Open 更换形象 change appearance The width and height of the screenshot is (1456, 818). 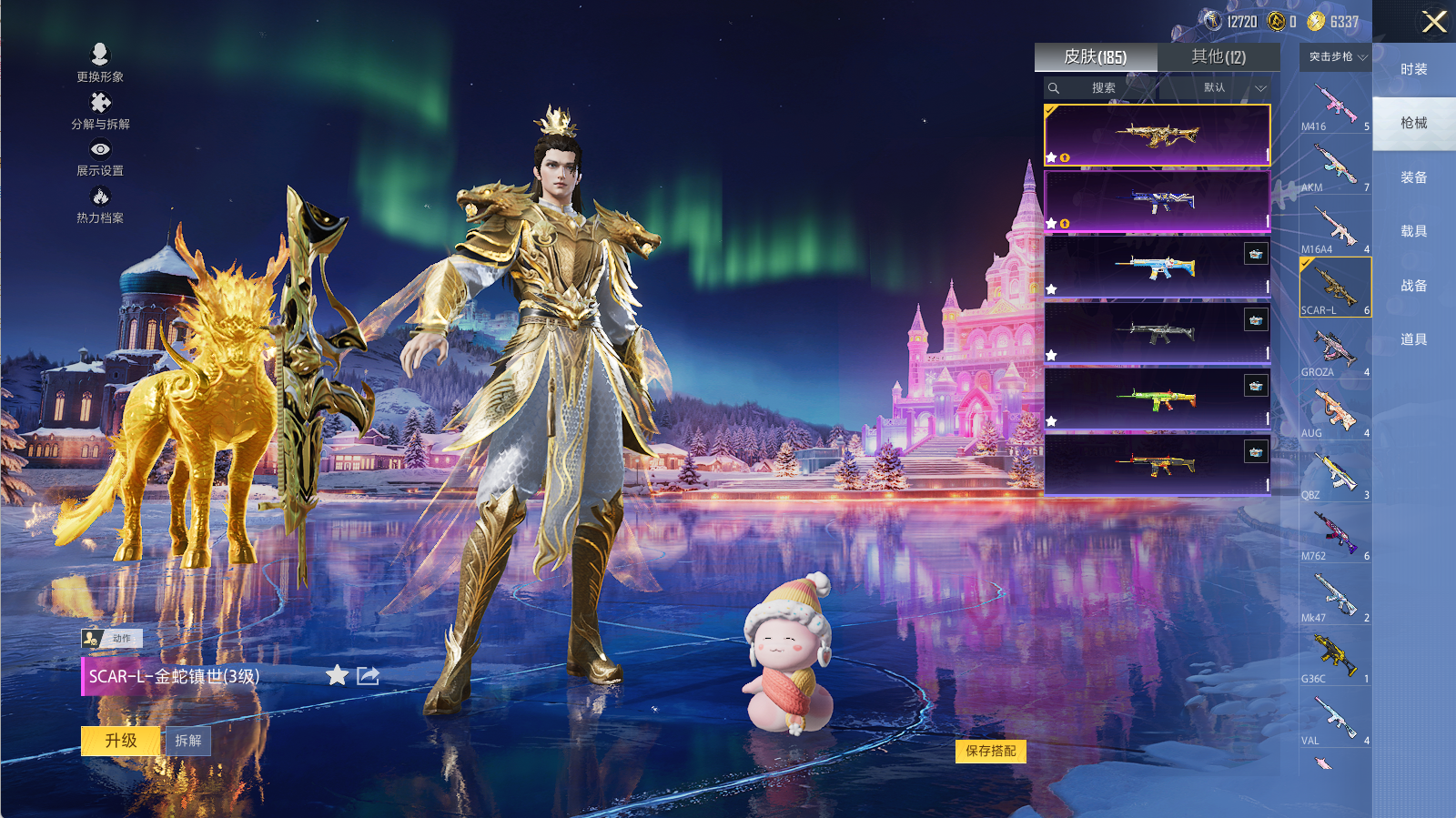[x=100, y=63]
